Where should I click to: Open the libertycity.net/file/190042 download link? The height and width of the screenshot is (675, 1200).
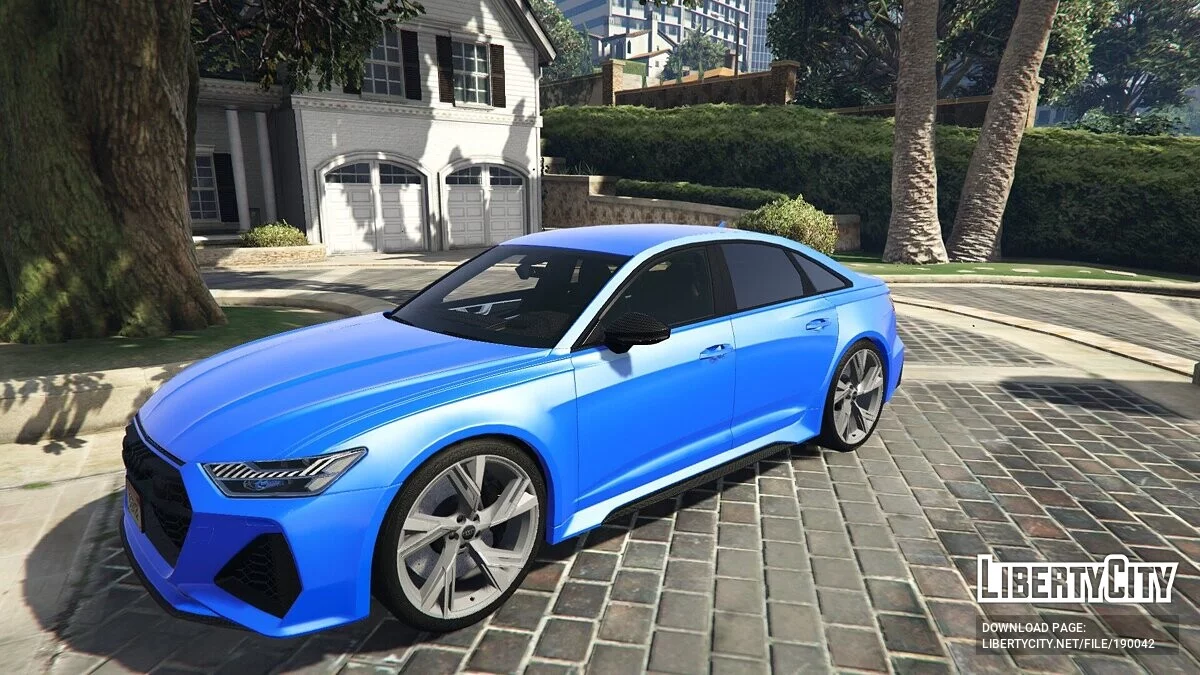click(x=1067, y=644)
